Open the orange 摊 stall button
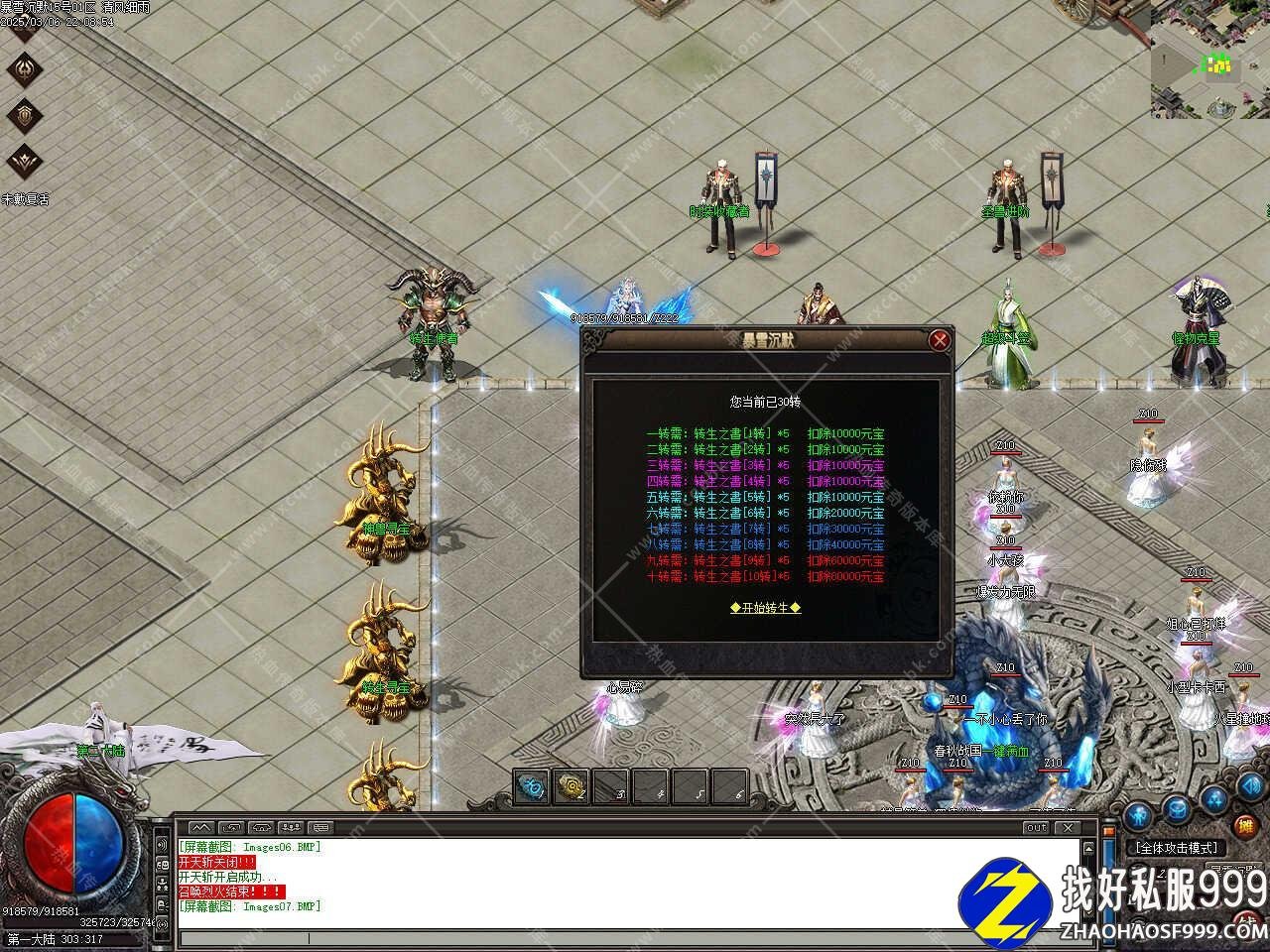The height and width of the screenshot is (952, 1270). [1244, 826]
